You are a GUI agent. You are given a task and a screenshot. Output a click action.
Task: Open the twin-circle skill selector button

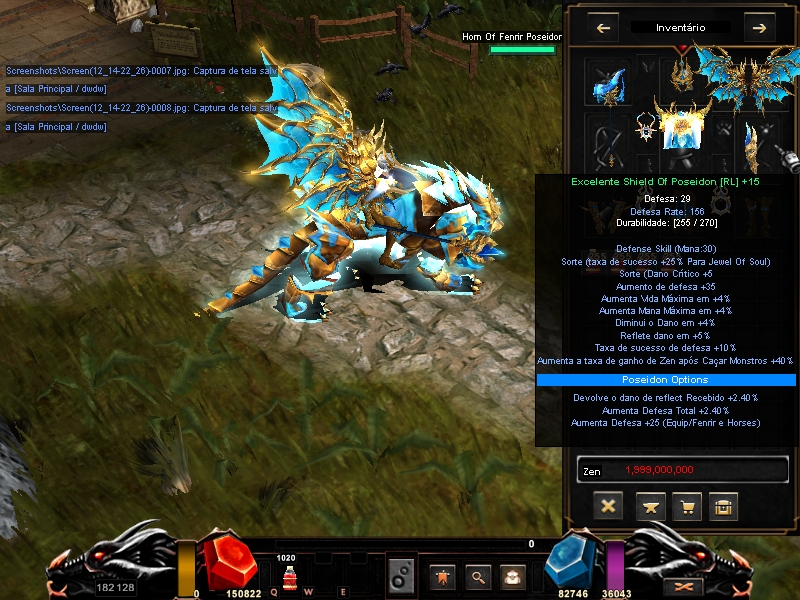(x=401, y=577)
